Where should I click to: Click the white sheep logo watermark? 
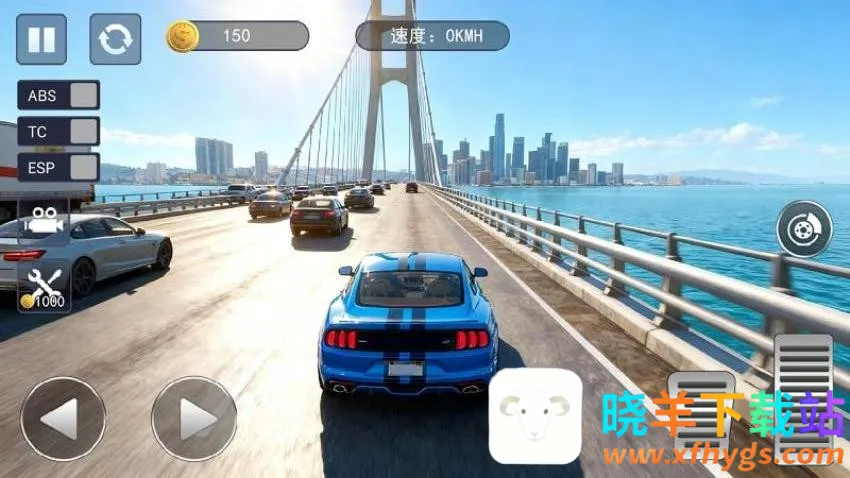point(535,415)
